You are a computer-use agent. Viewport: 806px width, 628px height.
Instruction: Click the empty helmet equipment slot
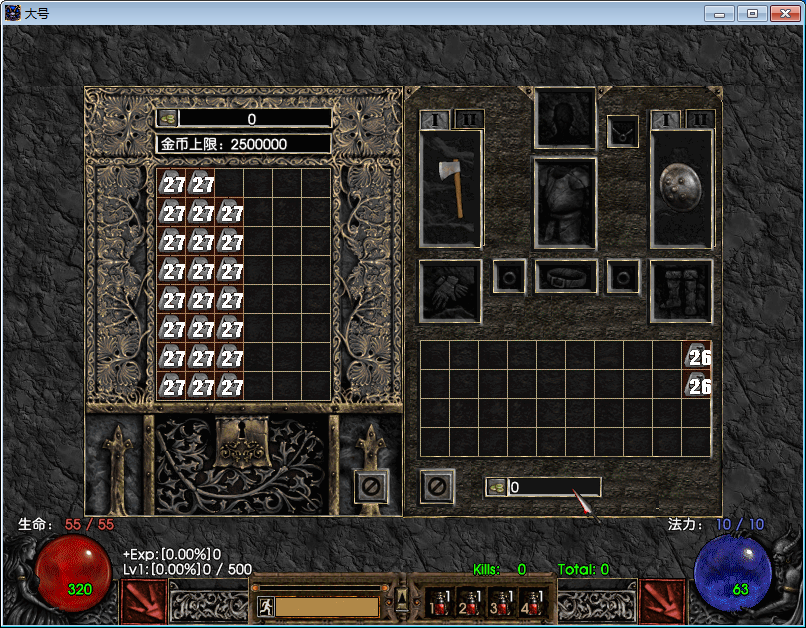(x=566, y=117)
